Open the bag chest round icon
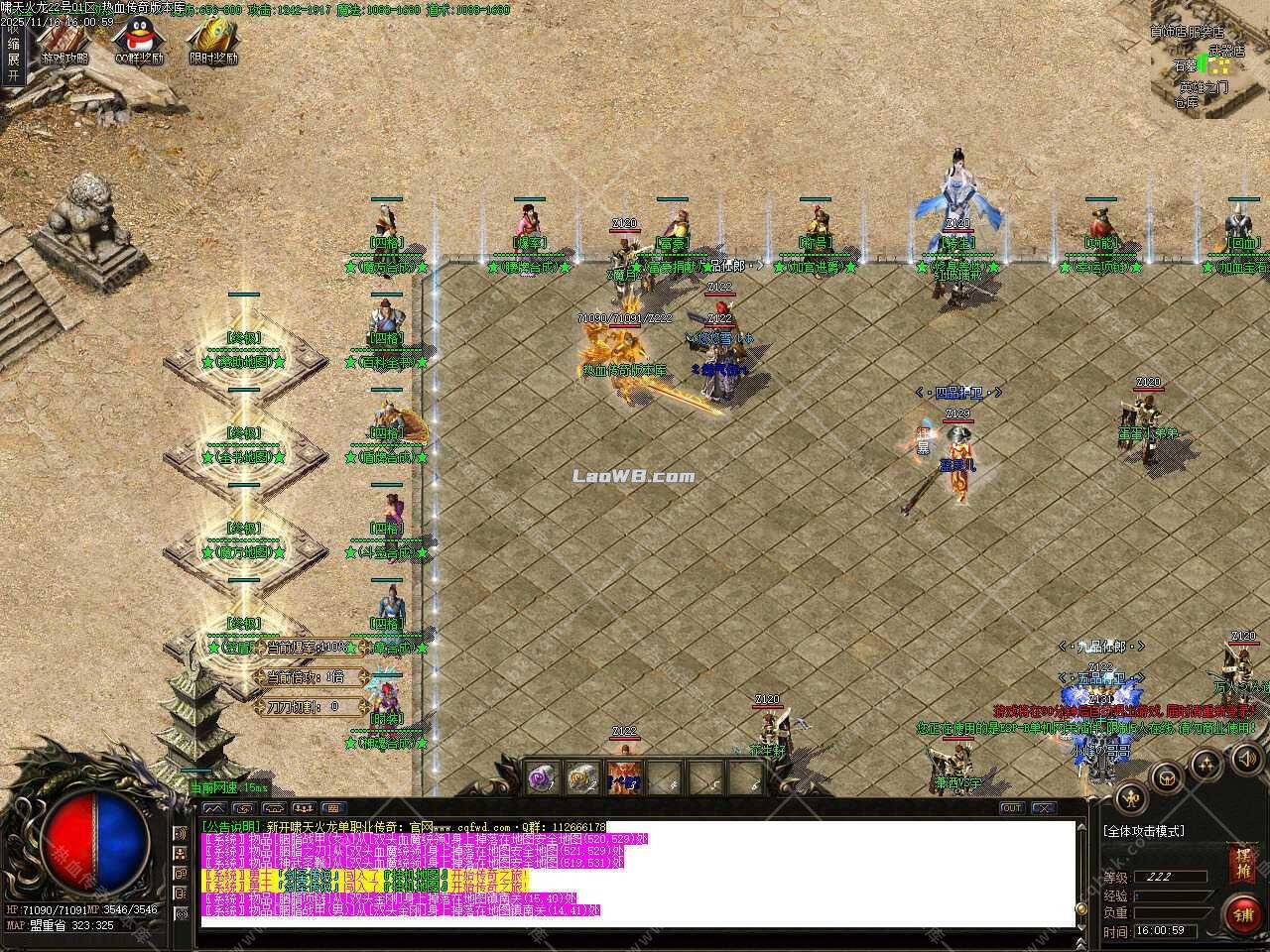The image size is (1270, 952). [x=1168, y=778]
